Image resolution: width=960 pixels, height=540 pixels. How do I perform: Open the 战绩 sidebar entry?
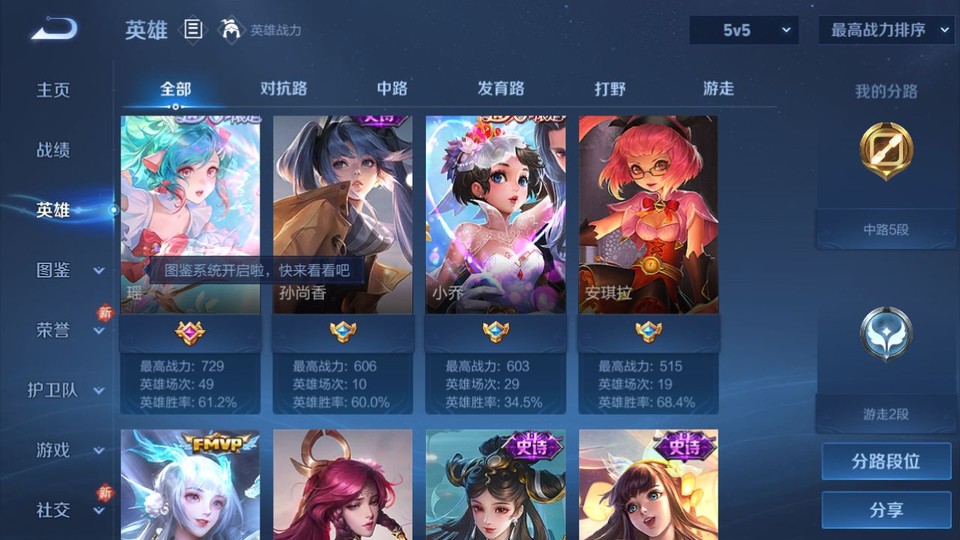pos(54,150)
